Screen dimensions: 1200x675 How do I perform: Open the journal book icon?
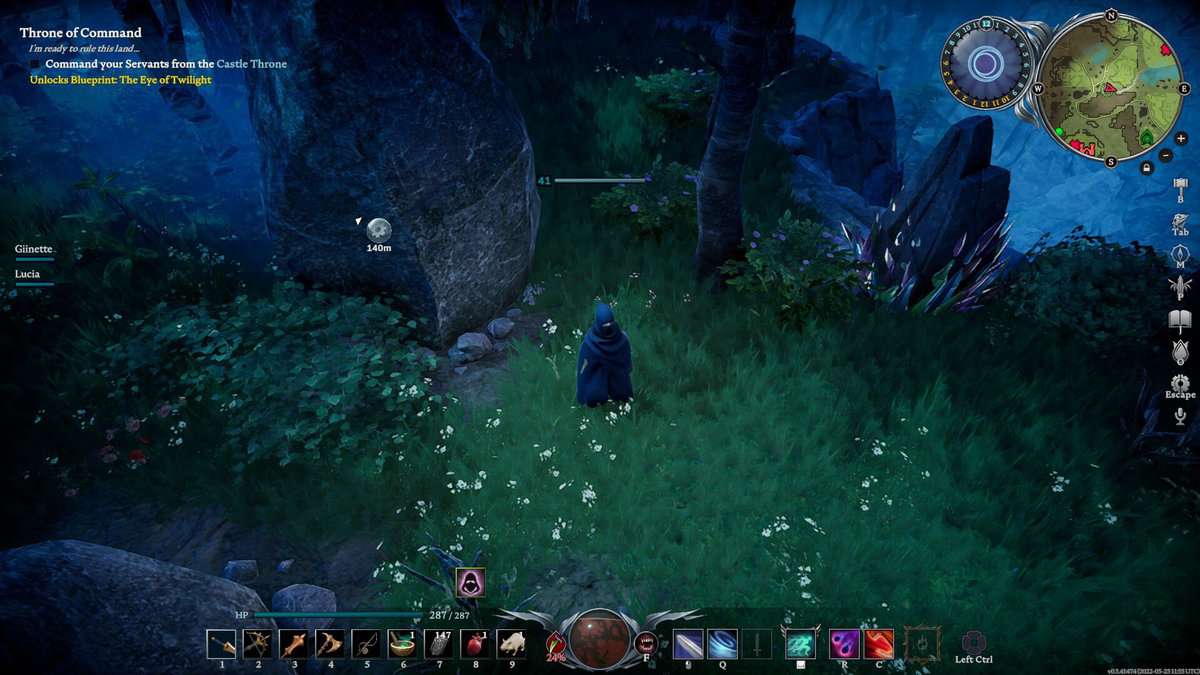point(1180,321)
